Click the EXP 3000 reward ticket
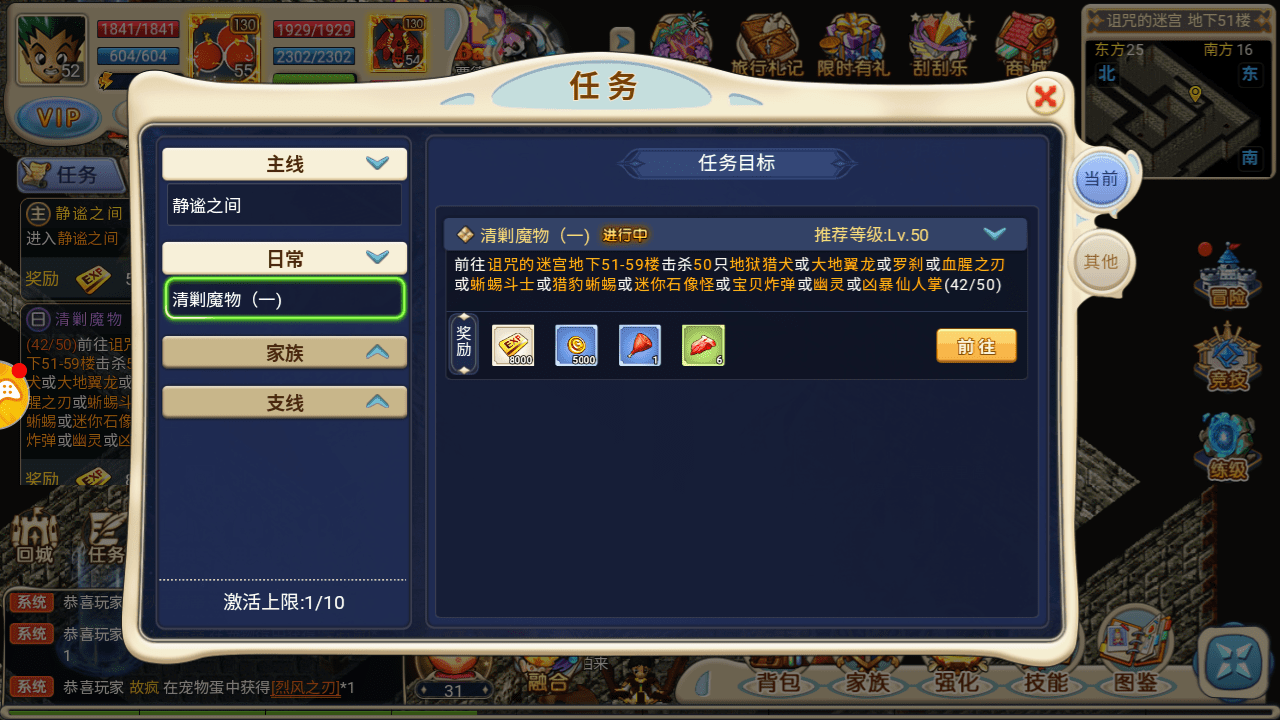 [512, 344]
